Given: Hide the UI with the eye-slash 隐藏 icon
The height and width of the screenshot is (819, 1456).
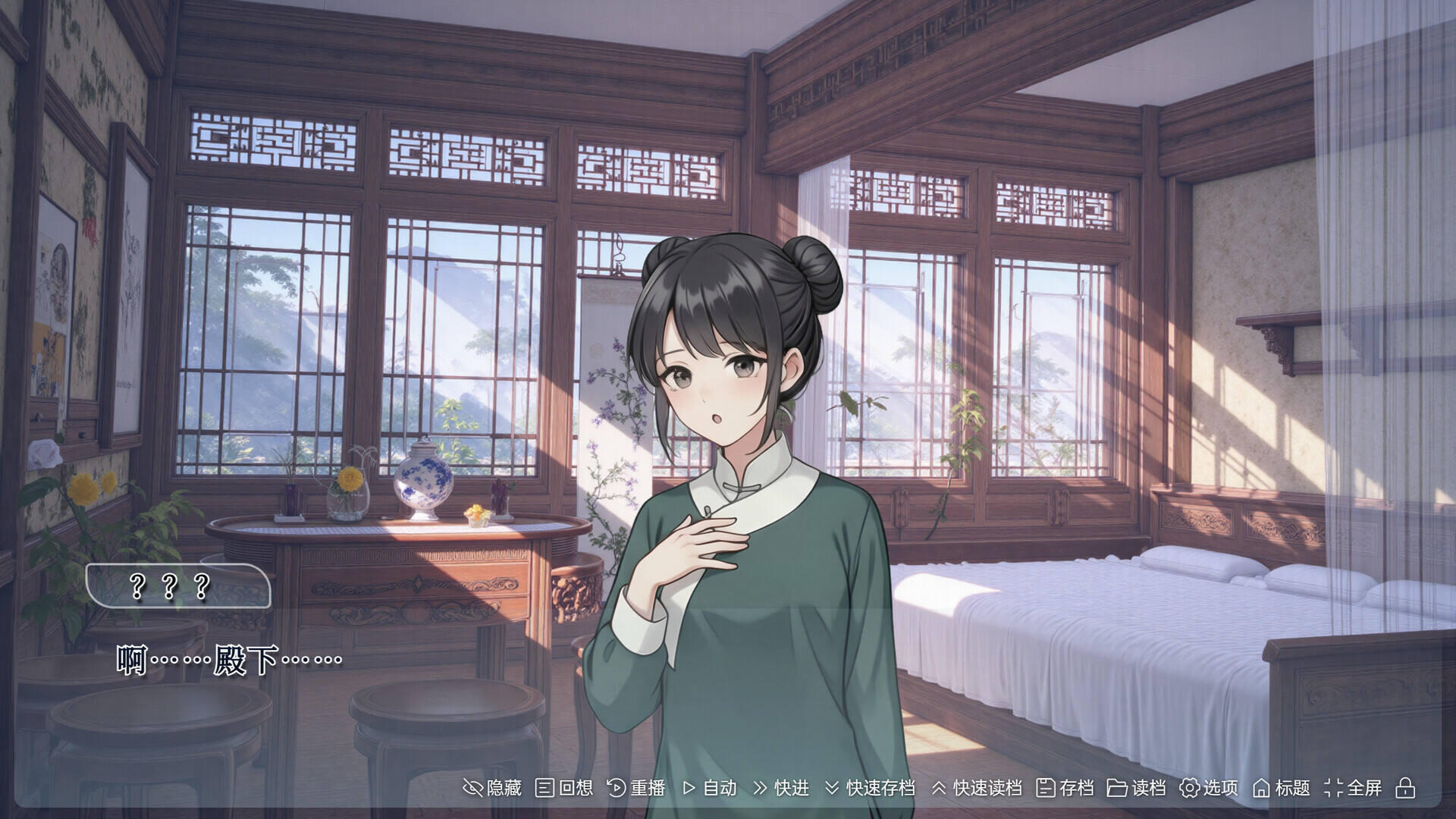Looking at the screenshot, I should [474, 789].
